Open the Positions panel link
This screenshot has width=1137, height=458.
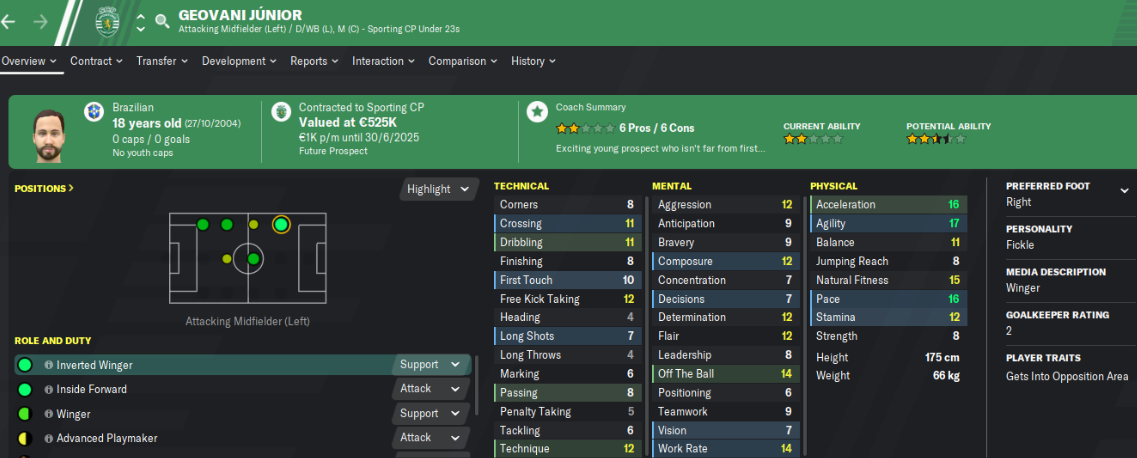(44, 188)
